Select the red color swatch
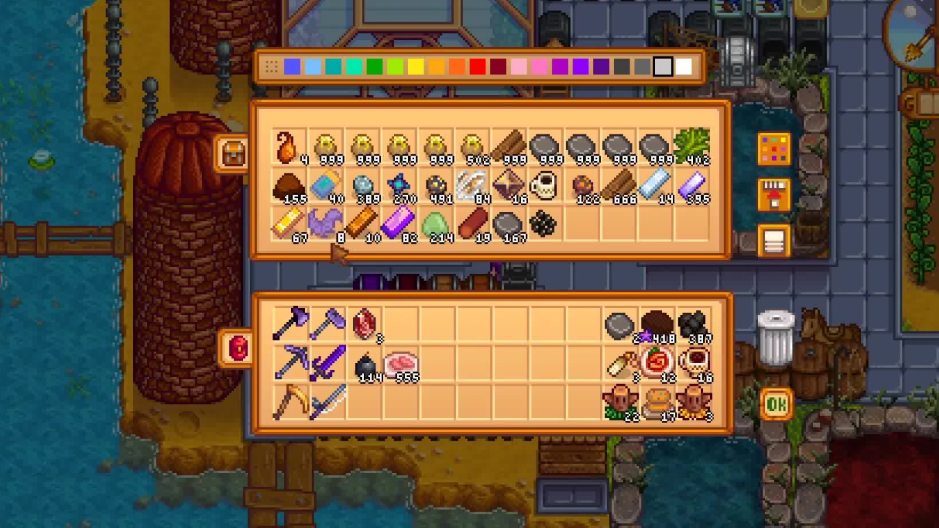939x528 pixels. point(477,67)
